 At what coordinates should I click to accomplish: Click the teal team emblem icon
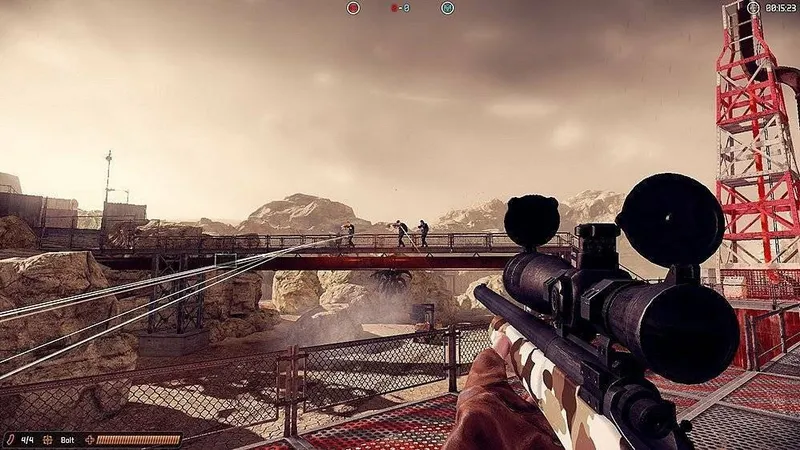[447, 8]
